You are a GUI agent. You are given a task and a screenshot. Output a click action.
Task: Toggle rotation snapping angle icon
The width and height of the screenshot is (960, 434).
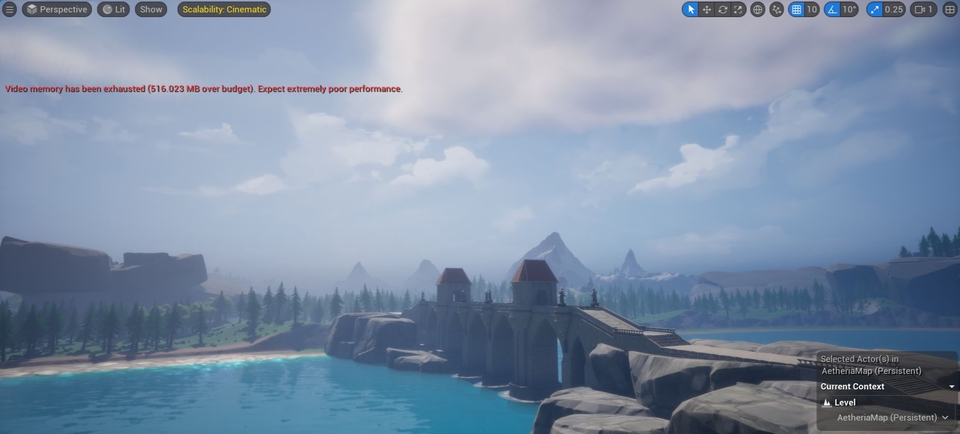click(x=832, y=9)
